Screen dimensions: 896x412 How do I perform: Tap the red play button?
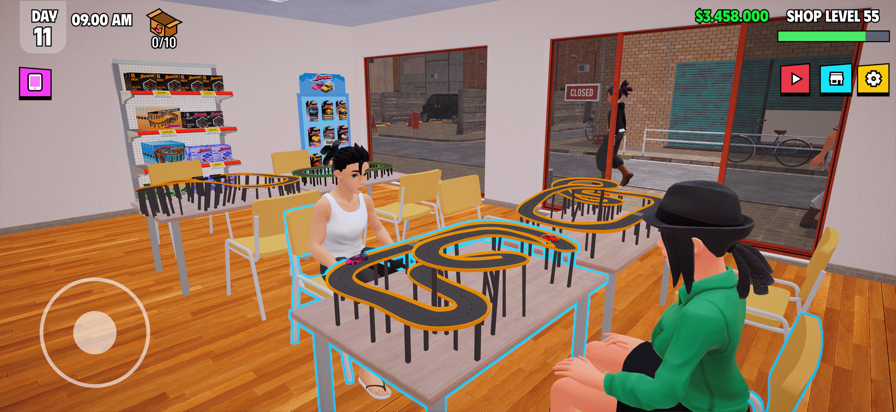tap(795, 79)
